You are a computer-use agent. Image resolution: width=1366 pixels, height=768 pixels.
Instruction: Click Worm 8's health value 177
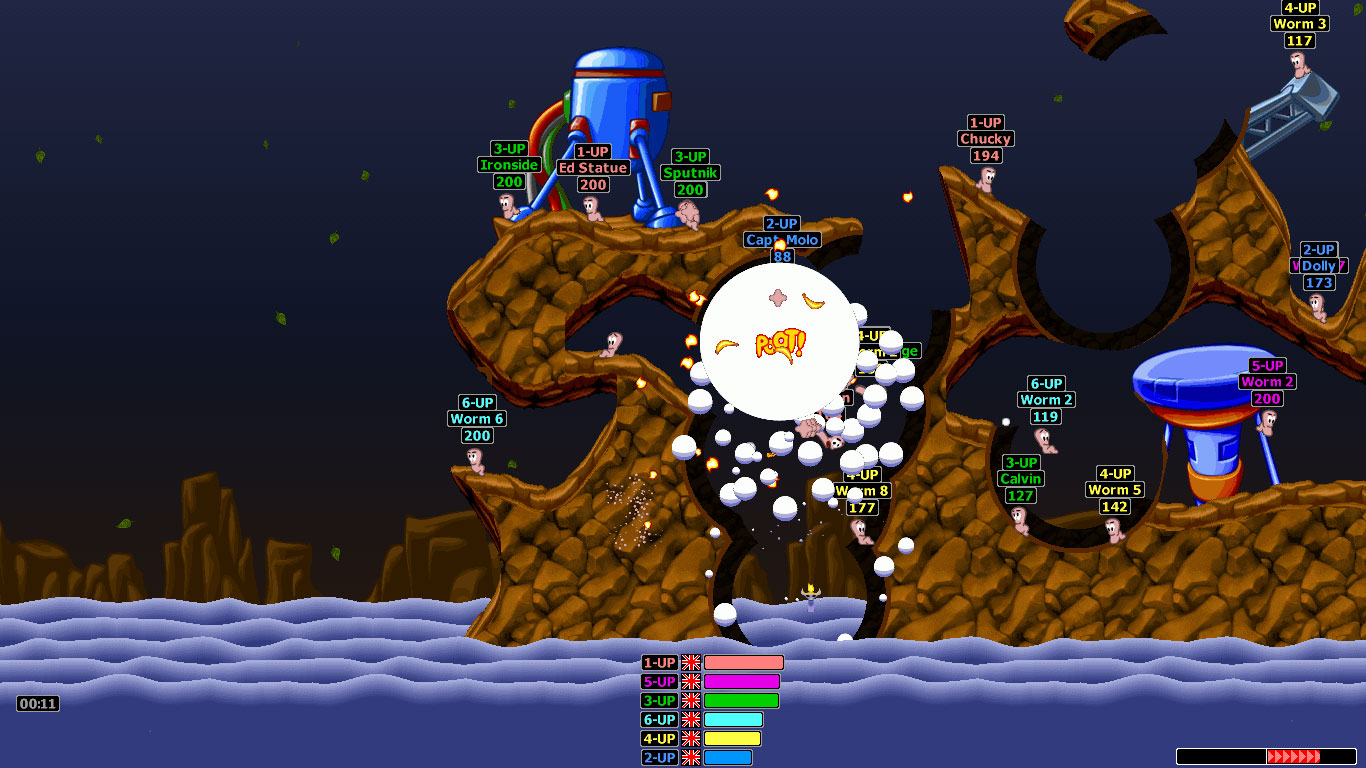tap(861, 507)
